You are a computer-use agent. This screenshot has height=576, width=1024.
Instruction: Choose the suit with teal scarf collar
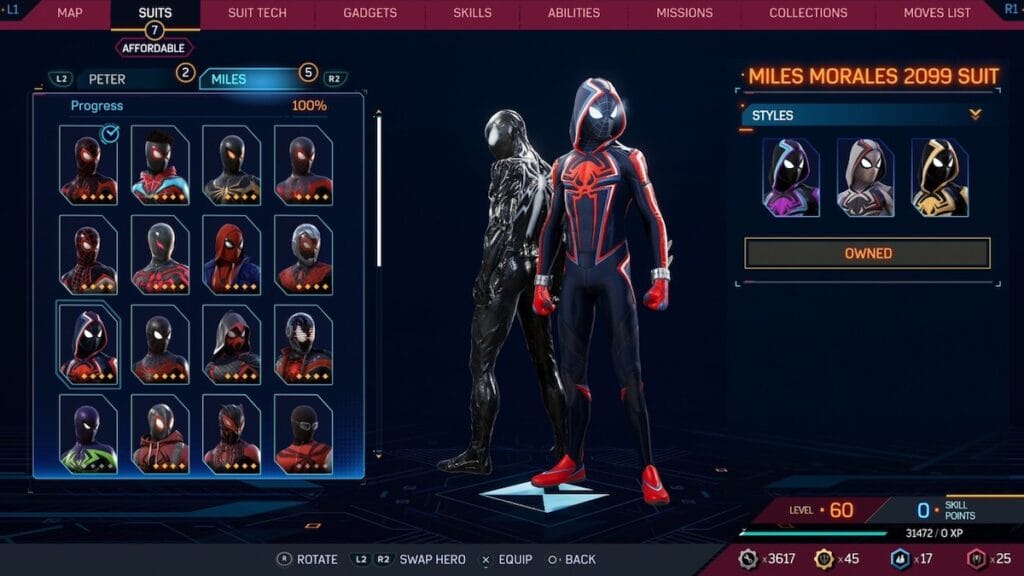click(160, 164)
